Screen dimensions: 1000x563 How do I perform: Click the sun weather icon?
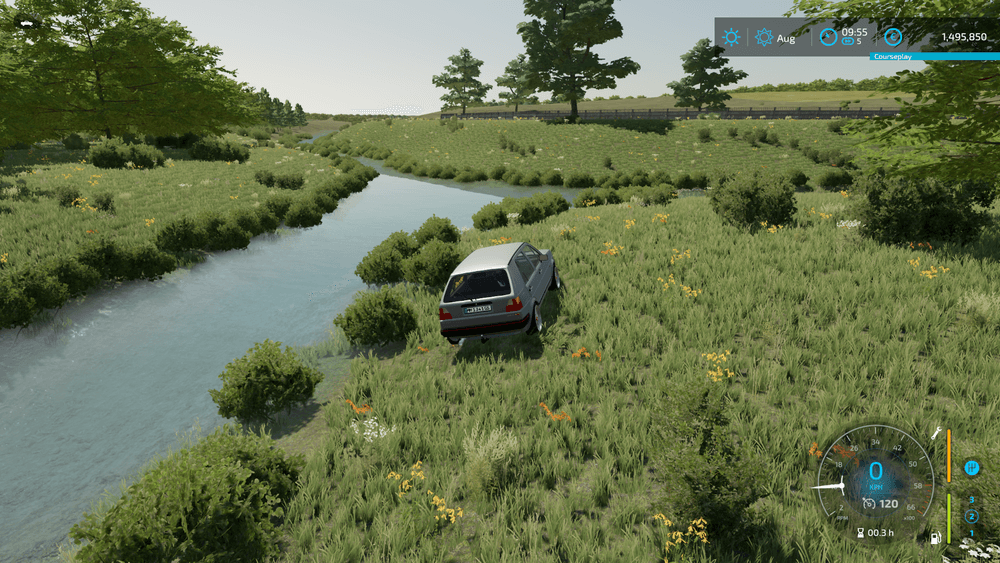tap(732, 37)
